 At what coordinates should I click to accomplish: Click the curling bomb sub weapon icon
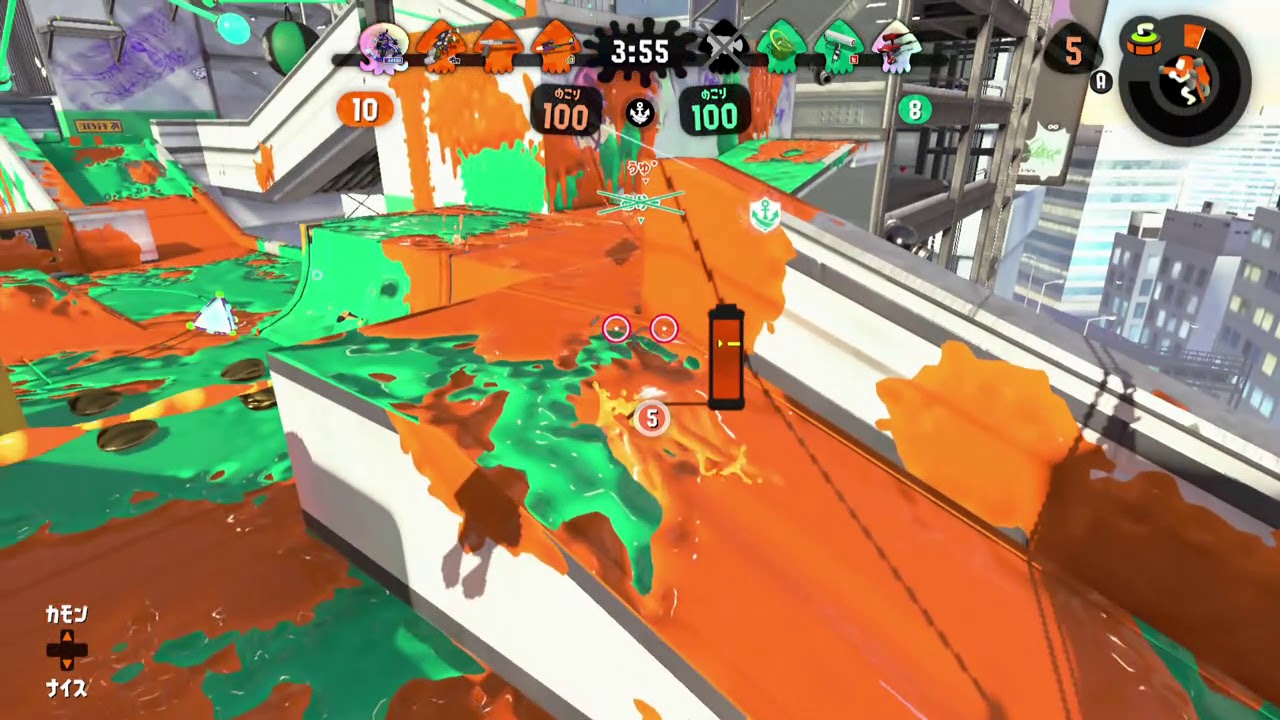[1143, 39]
